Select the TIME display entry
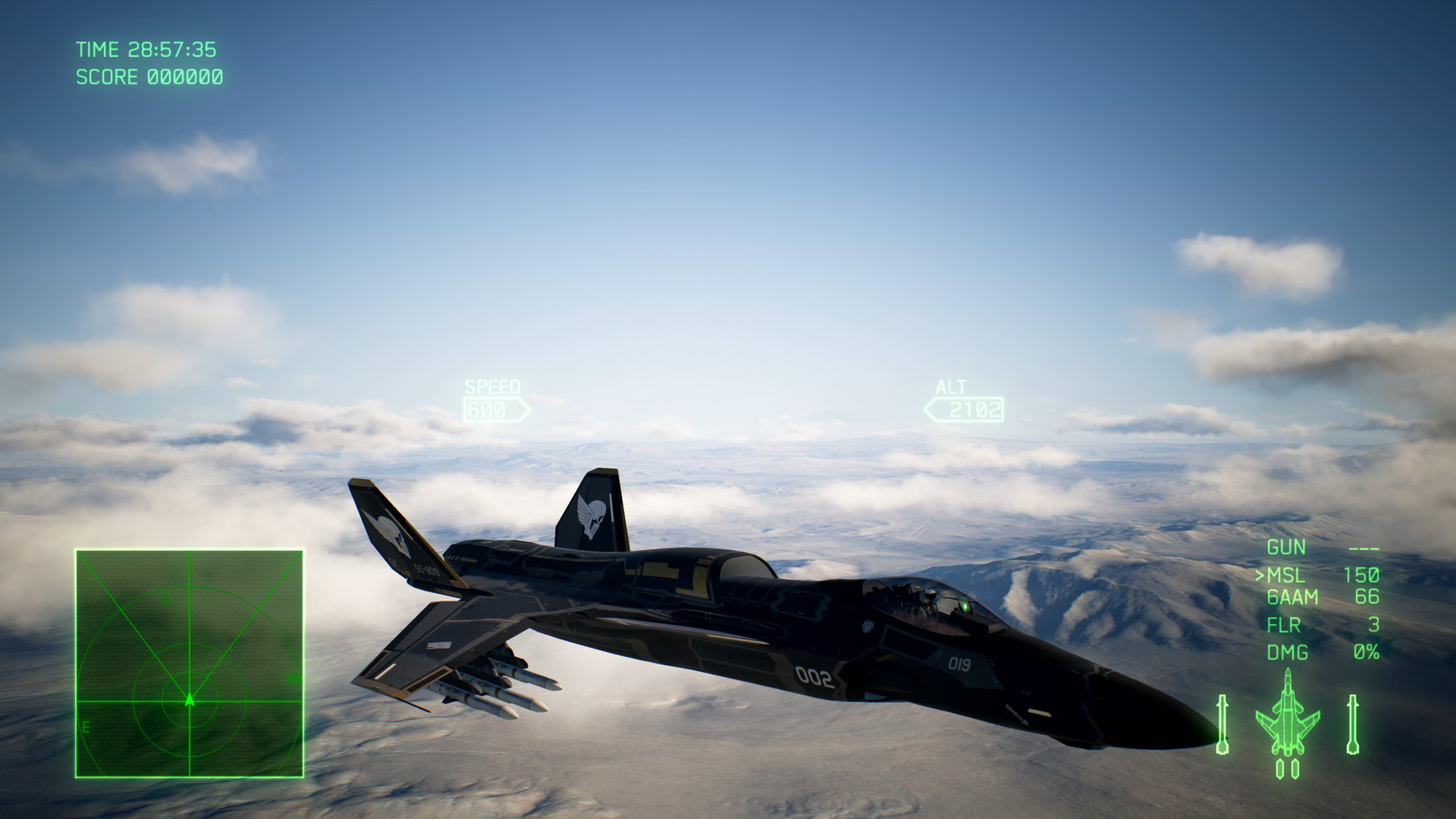The height and width of the screenshot is (819, 1456). (x=147, y=49)
